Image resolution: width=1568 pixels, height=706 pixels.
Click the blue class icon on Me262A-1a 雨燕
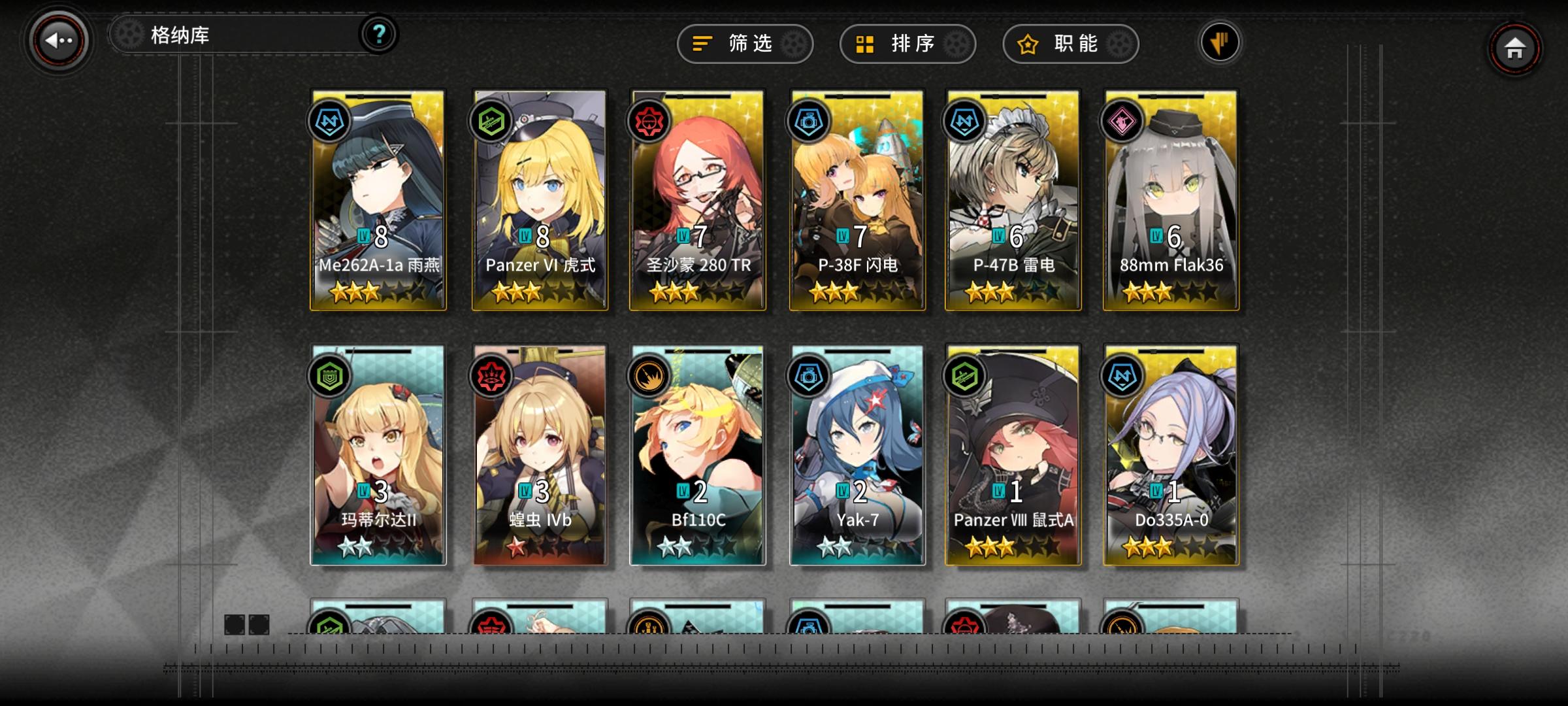330,122
